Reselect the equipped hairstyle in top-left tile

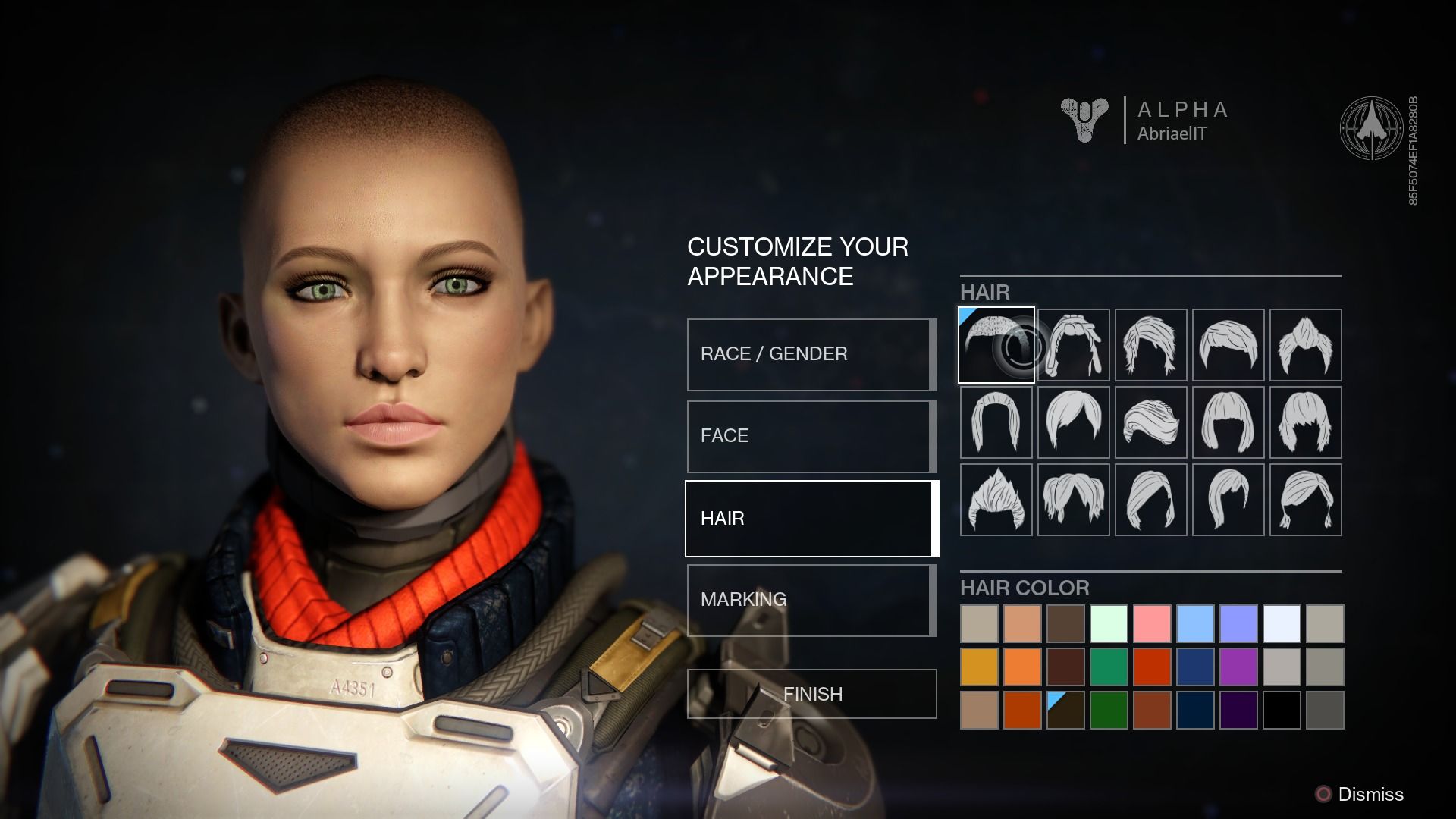[x=996, y=345]
